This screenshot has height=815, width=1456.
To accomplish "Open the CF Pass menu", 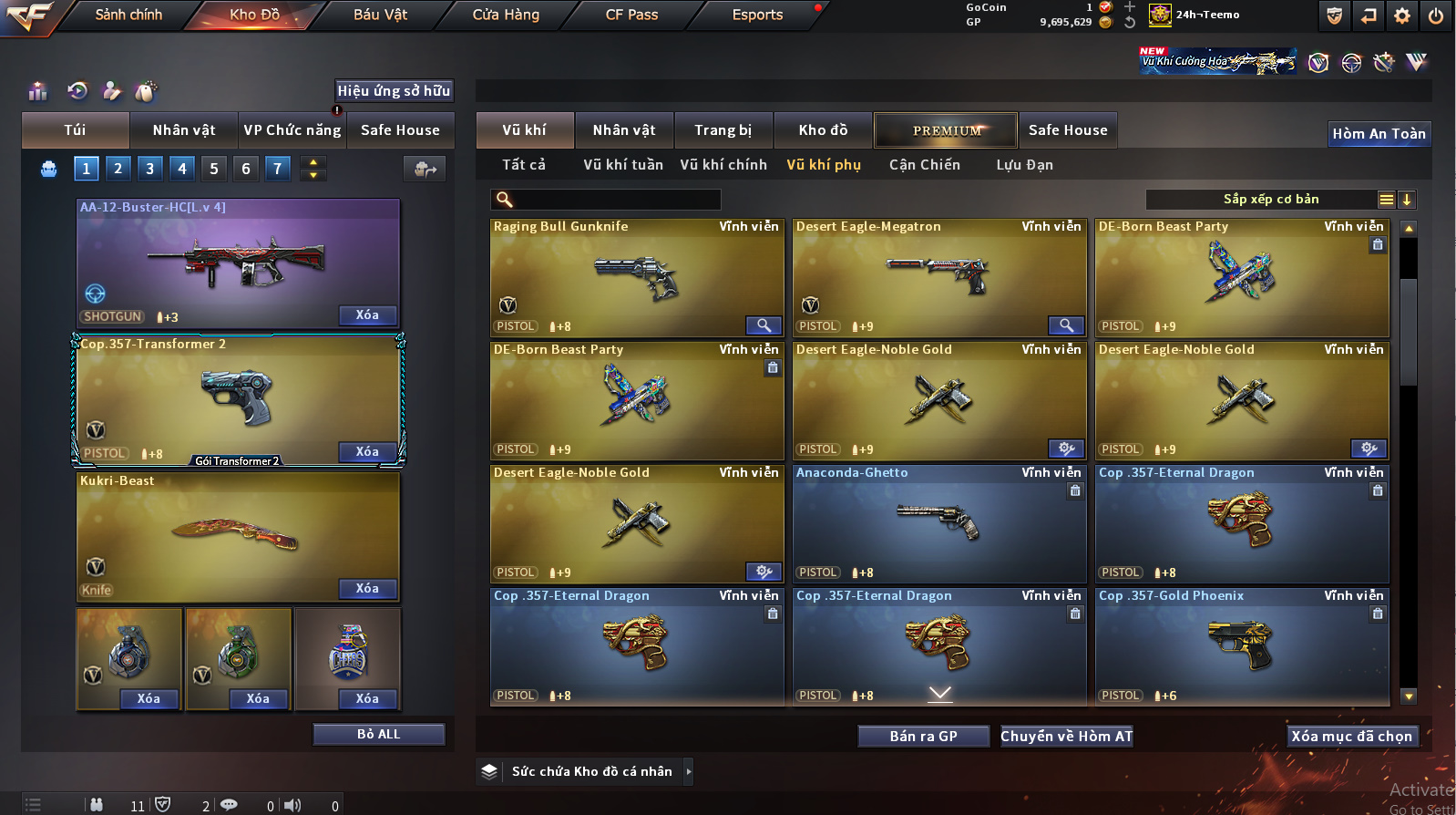I will (x=631, y=15).
